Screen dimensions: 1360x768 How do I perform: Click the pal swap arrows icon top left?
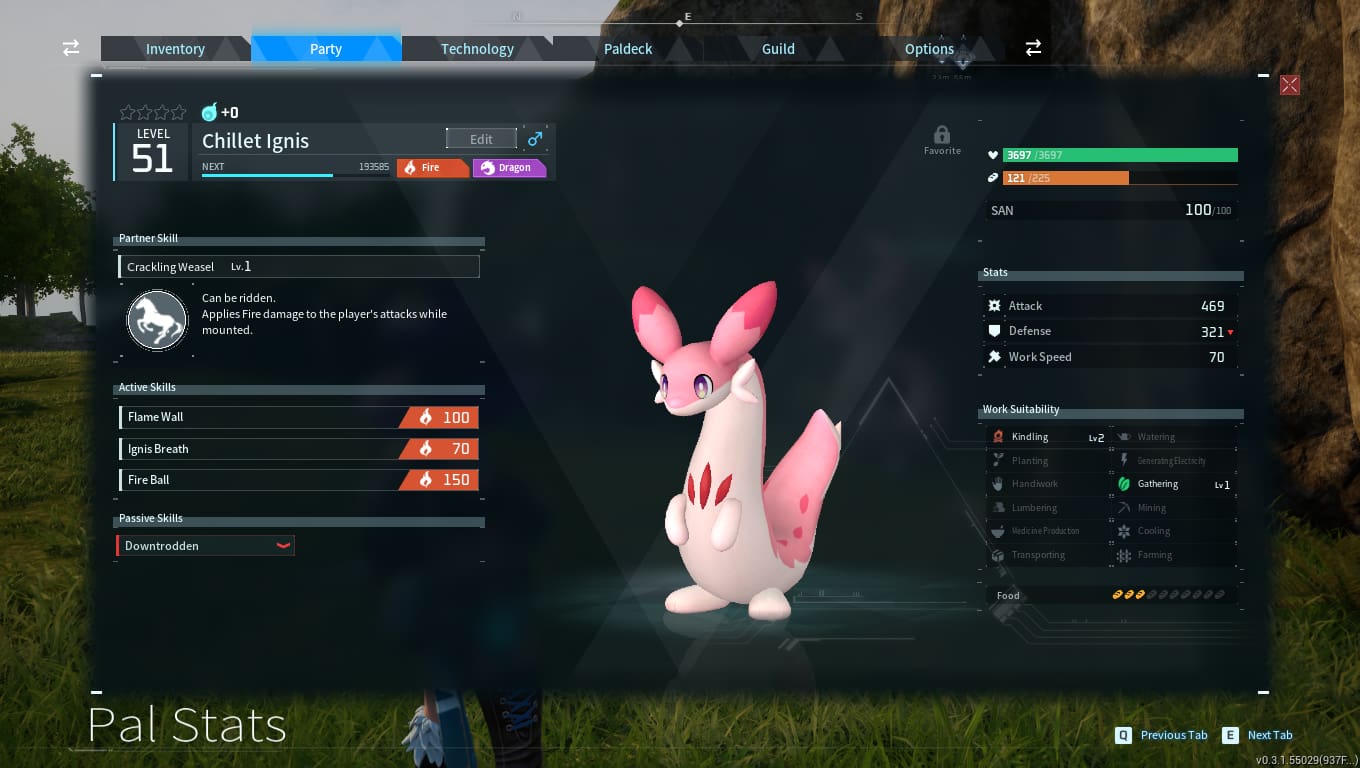pos(69,47)
